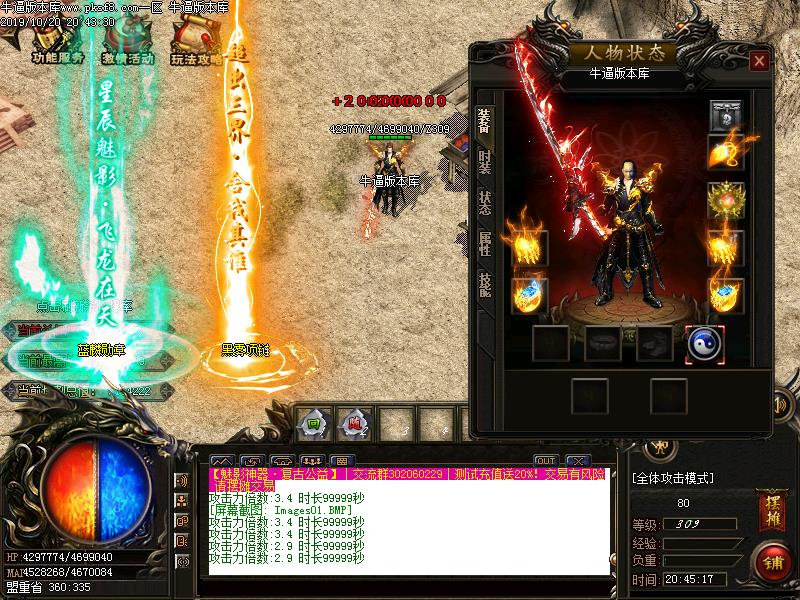Close the 人物状态 character panel
This screenshot has width=800, height=600.
(759, 62)
